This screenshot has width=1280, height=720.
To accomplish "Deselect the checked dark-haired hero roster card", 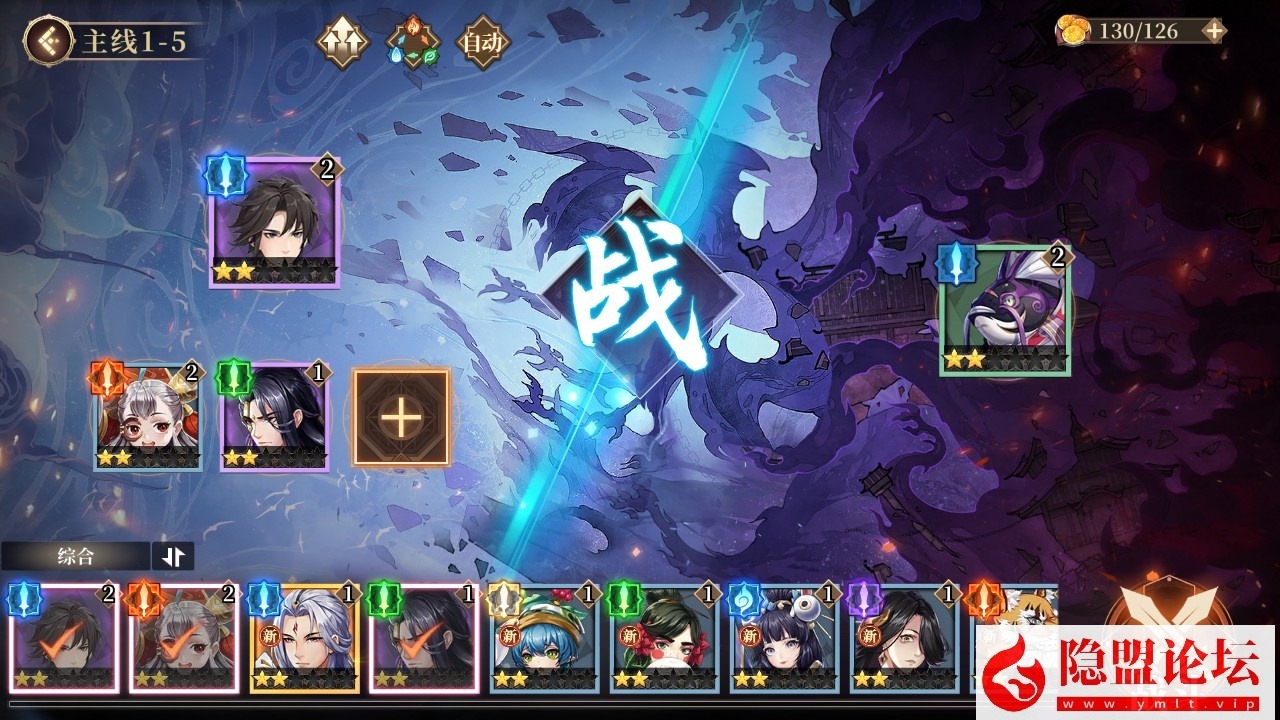I will (x=64, y=639).
